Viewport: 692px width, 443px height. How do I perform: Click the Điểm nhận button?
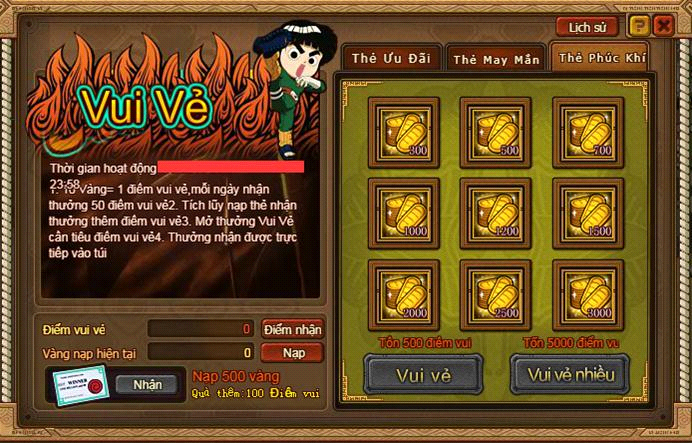(292, 329)
